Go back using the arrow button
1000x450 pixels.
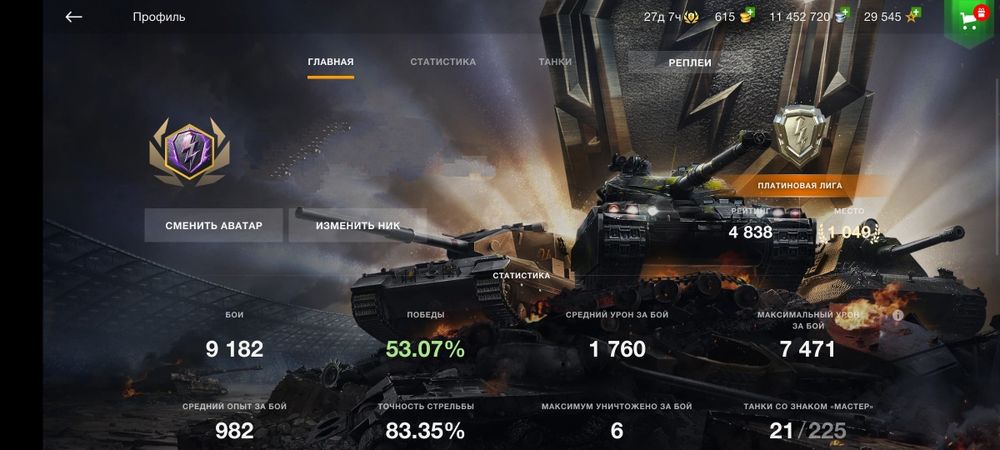pyautogui.click(x=73, y=17)
